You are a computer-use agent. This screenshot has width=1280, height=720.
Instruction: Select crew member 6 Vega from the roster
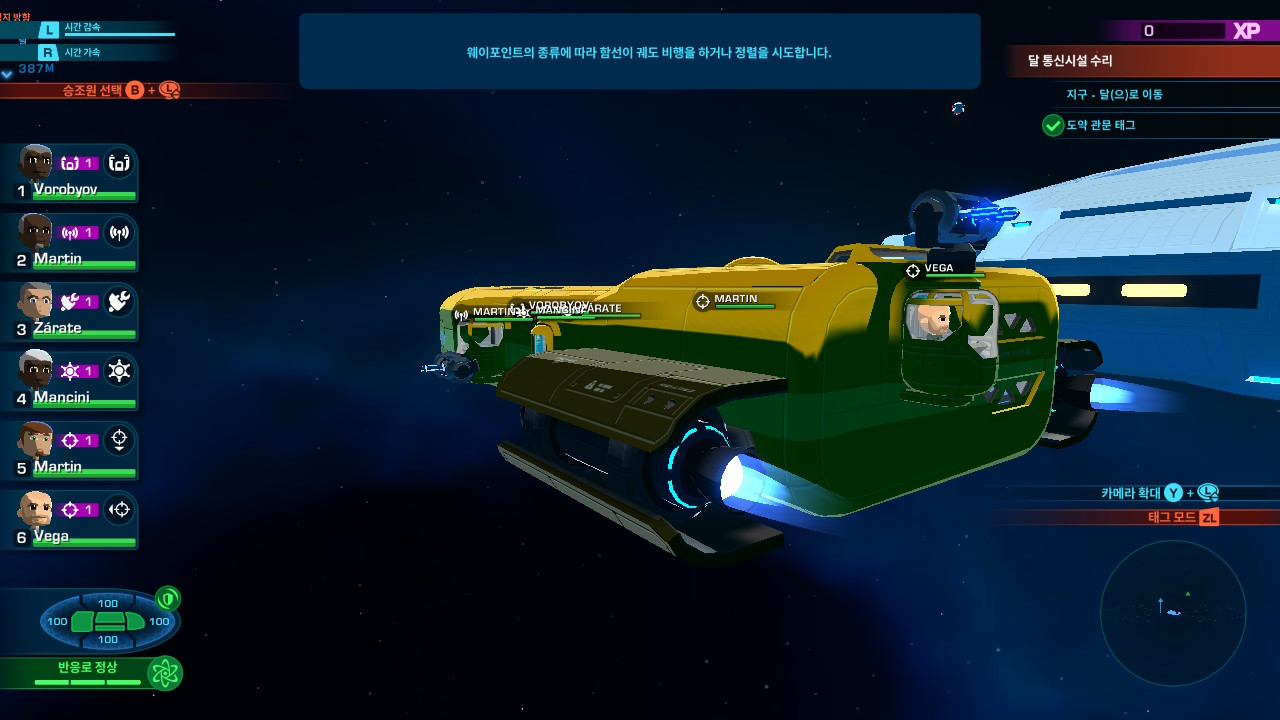point(60,518)
